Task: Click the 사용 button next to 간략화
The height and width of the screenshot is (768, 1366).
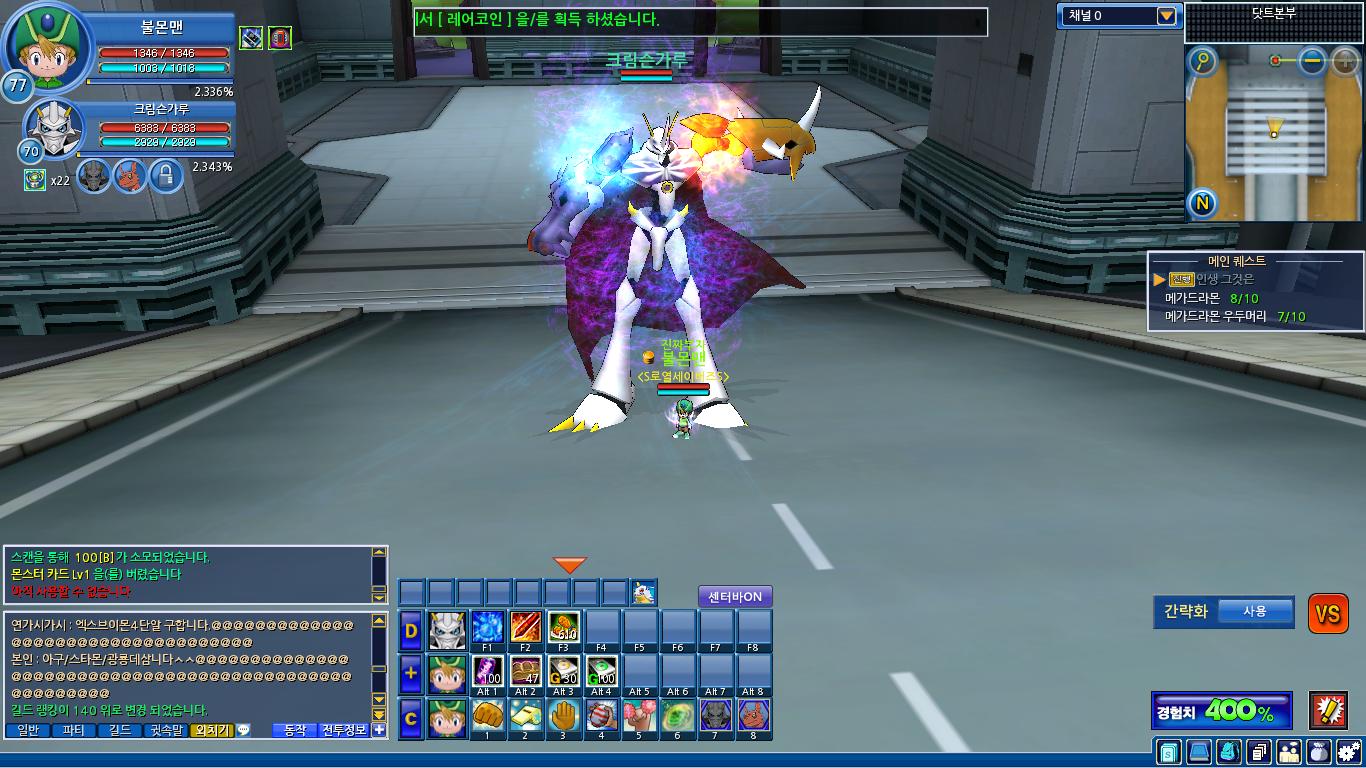Action: 1255,612
